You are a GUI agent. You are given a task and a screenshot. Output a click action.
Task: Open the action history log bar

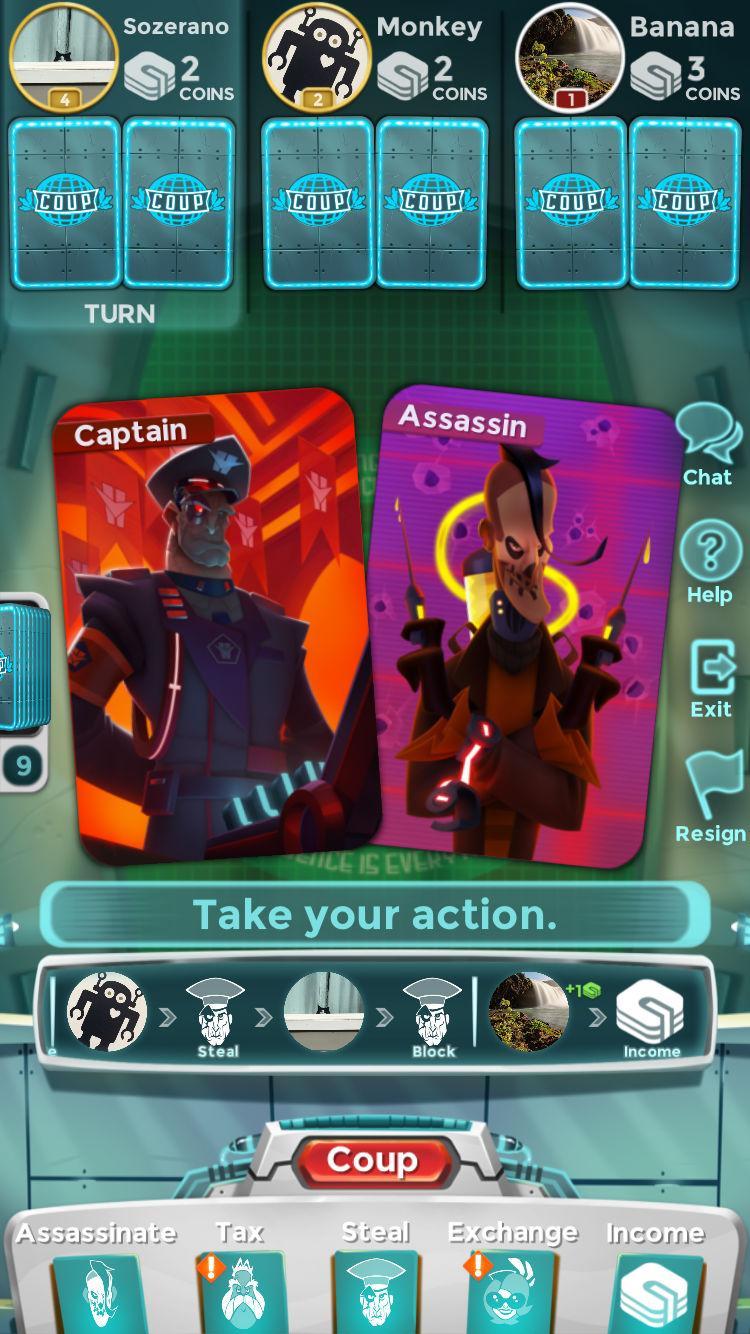375,1013
